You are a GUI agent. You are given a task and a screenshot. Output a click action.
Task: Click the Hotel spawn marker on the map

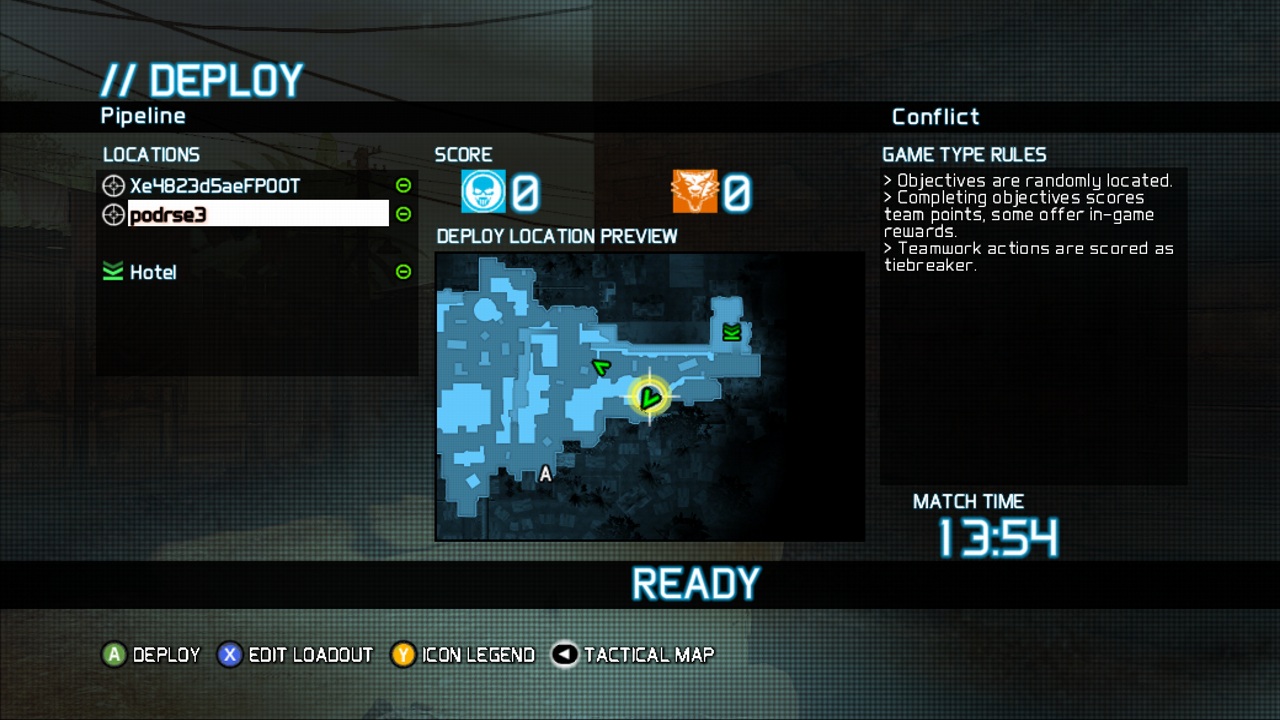coord(732,333)
